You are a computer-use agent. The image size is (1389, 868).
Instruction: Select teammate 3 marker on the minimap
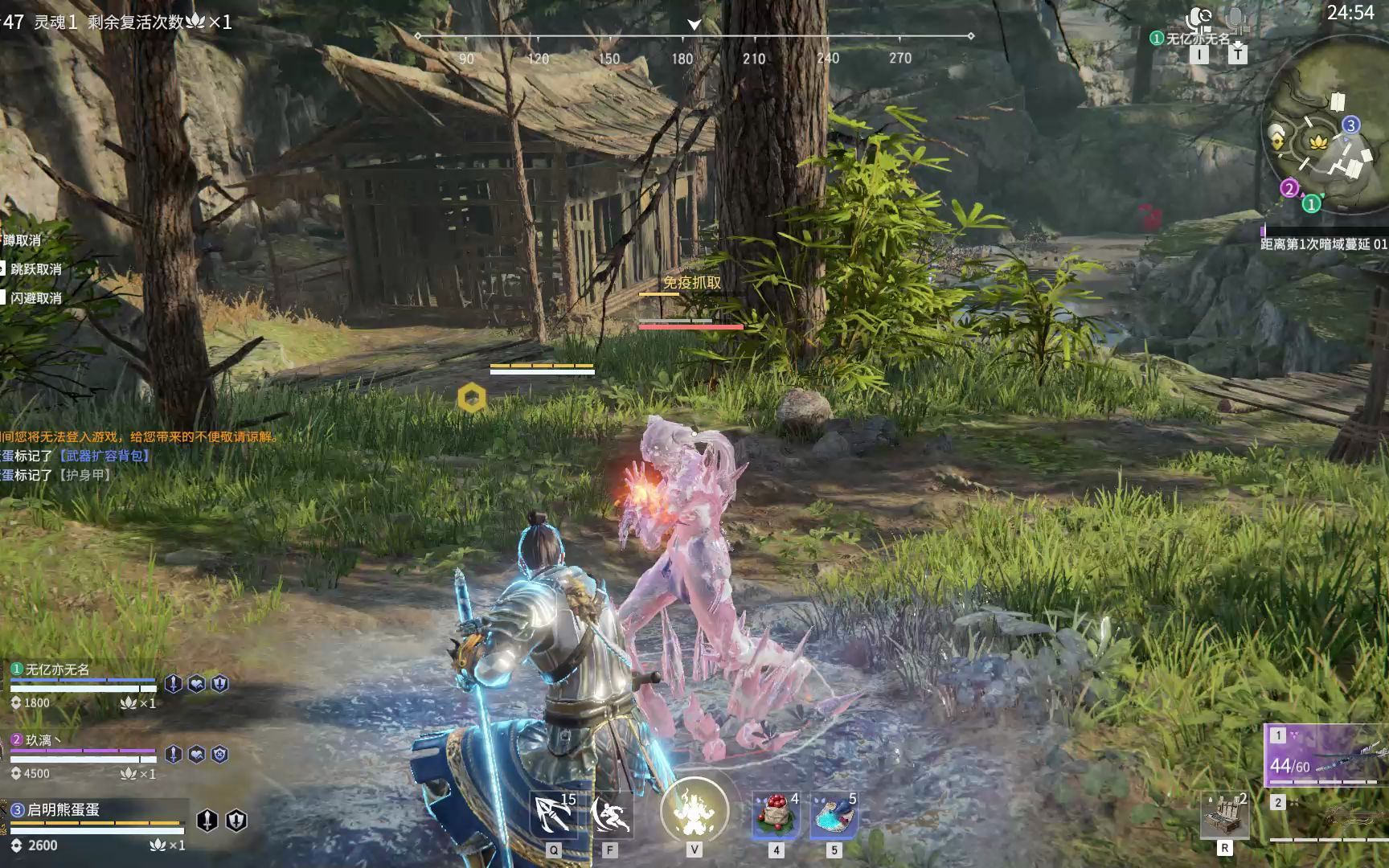tap(1350, 125)
